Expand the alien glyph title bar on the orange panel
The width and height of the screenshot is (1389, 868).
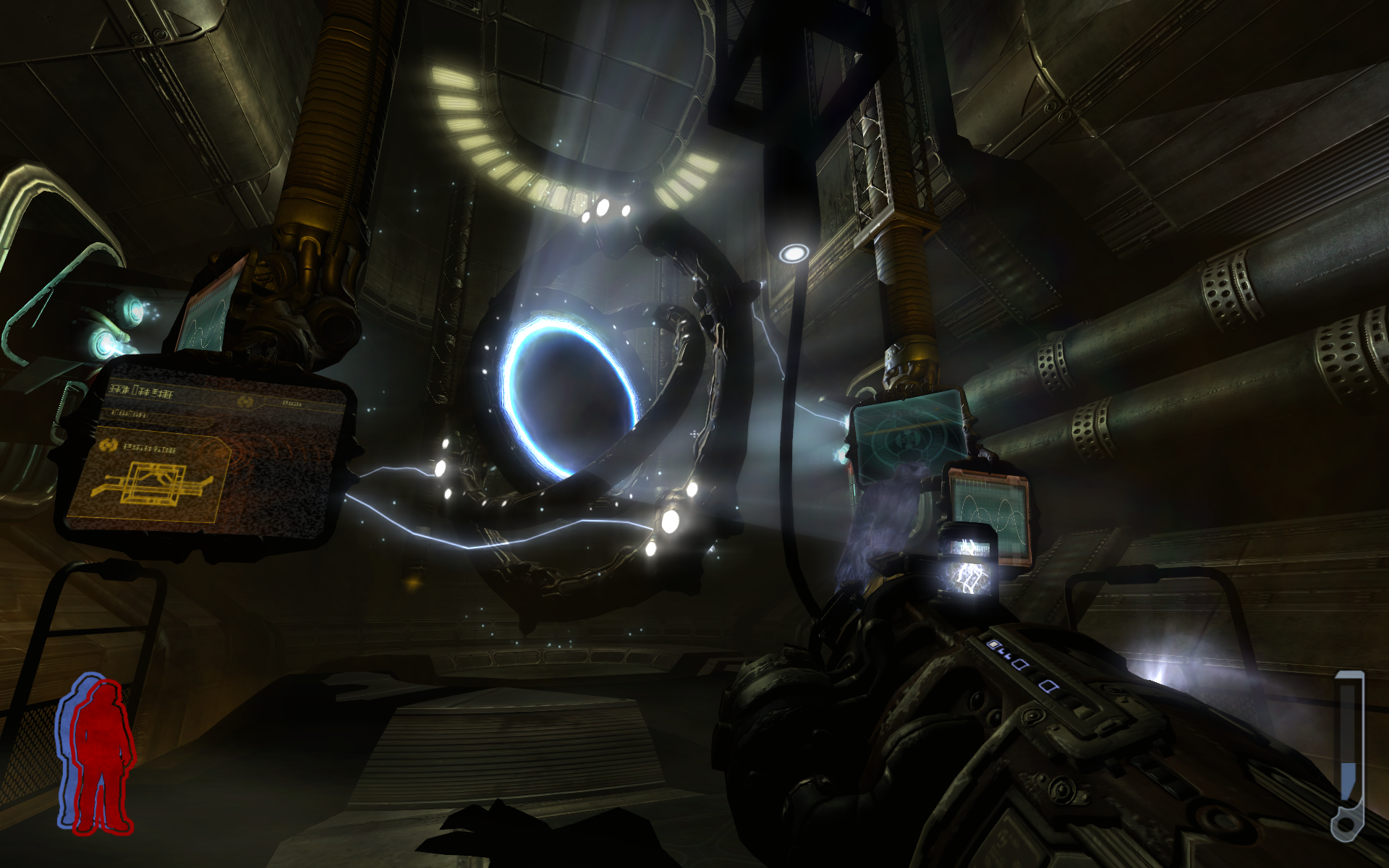coord(141,392)
